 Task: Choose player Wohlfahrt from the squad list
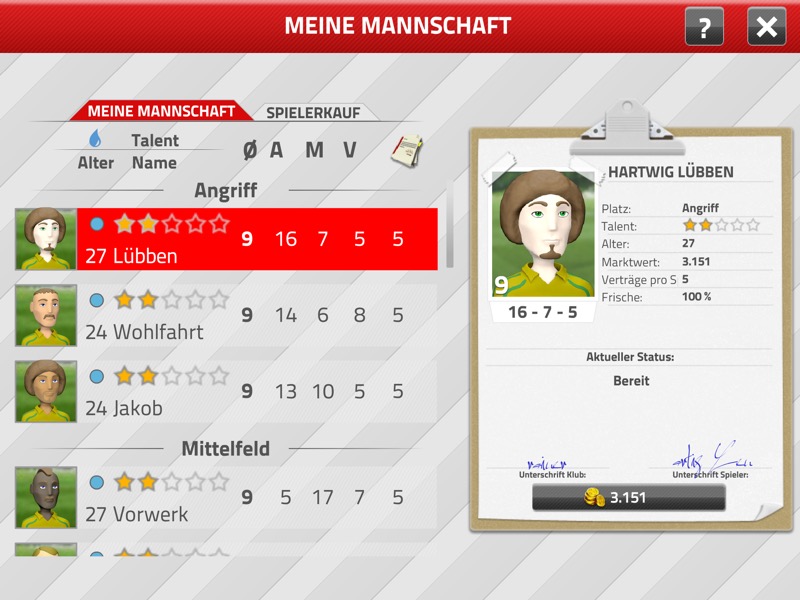pyautogui.click(x=256, y=316)
